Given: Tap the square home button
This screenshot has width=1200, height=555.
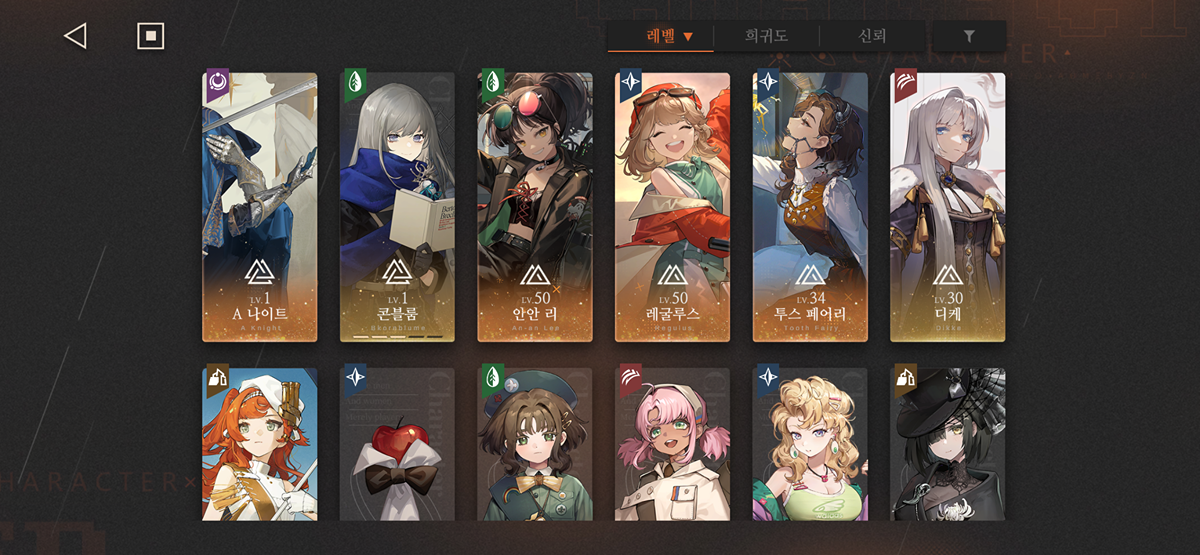Looking at the screenshot, I should point(151,36).
